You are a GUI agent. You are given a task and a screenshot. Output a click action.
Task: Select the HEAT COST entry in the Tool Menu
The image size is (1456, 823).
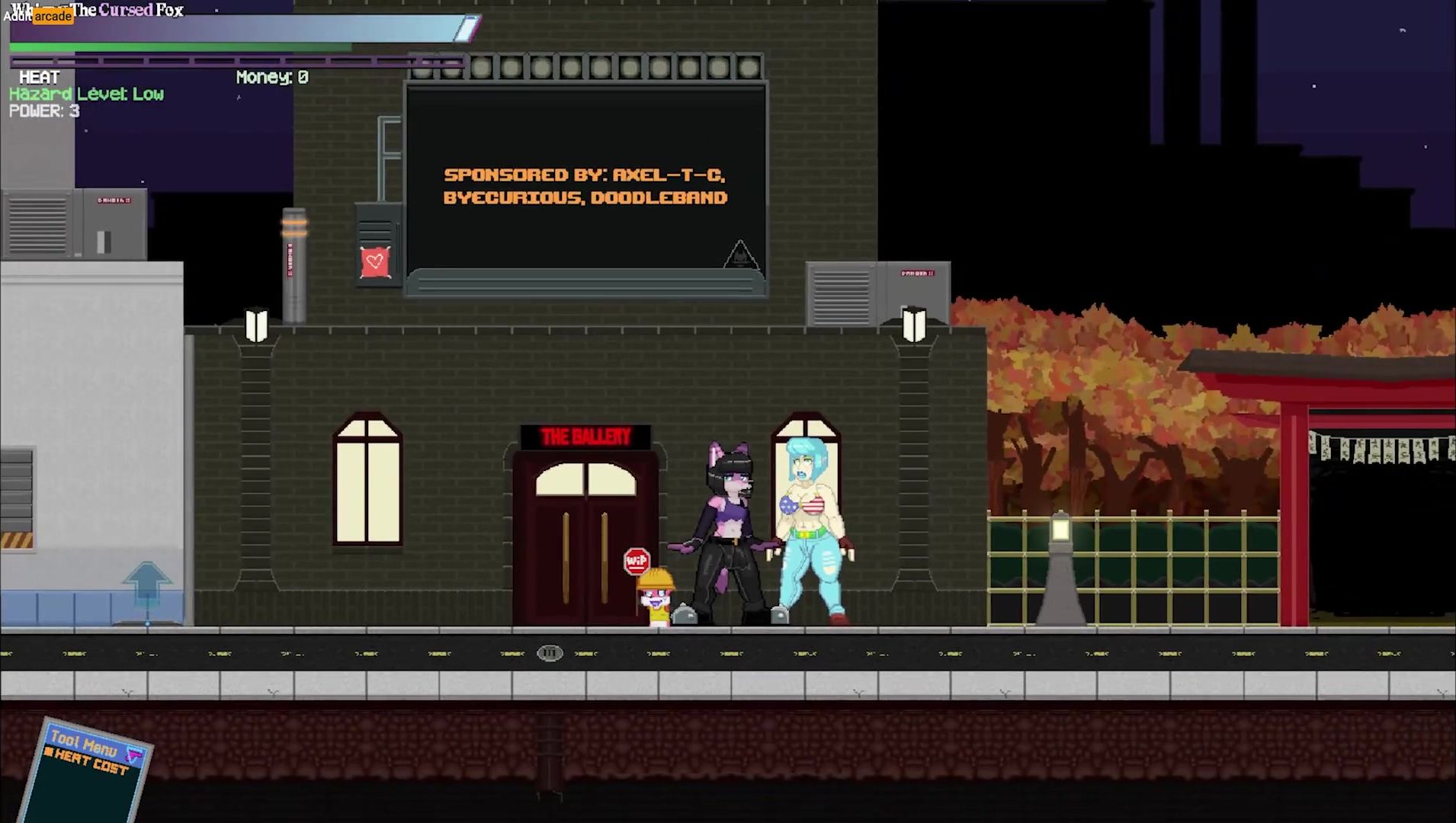point(90,761)
